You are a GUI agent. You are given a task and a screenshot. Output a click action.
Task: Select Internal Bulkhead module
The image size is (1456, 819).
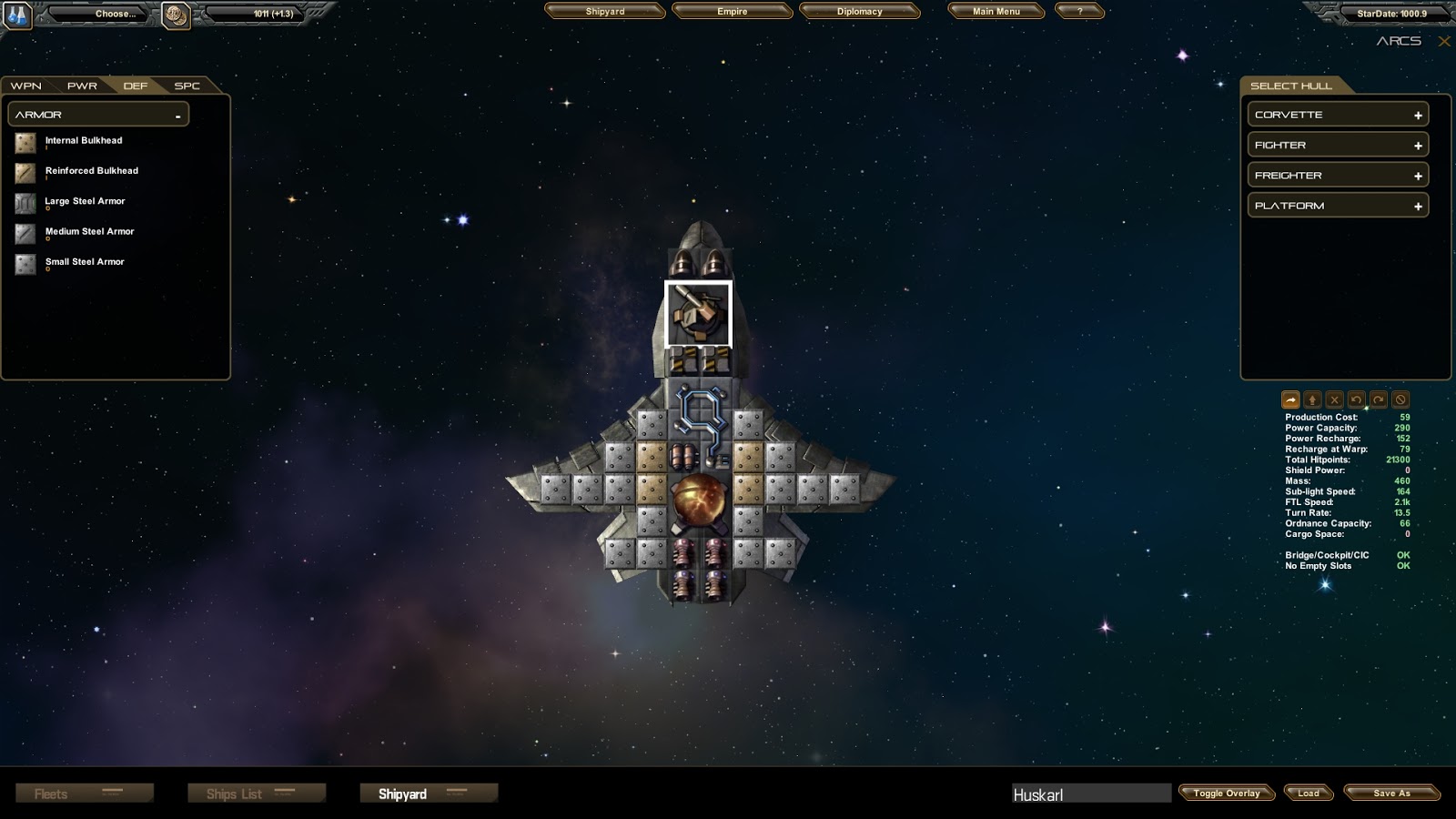point(83,141)
